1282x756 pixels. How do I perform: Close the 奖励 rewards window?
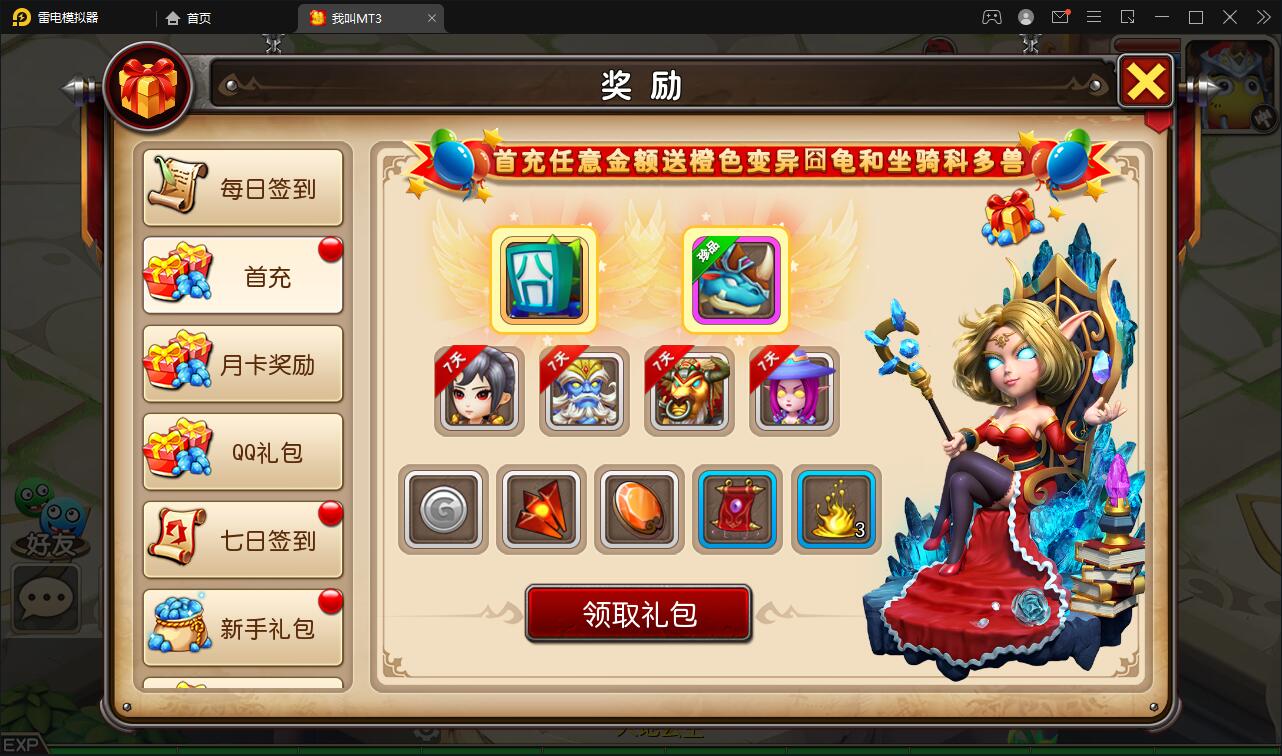click(x=1146, y=82)
